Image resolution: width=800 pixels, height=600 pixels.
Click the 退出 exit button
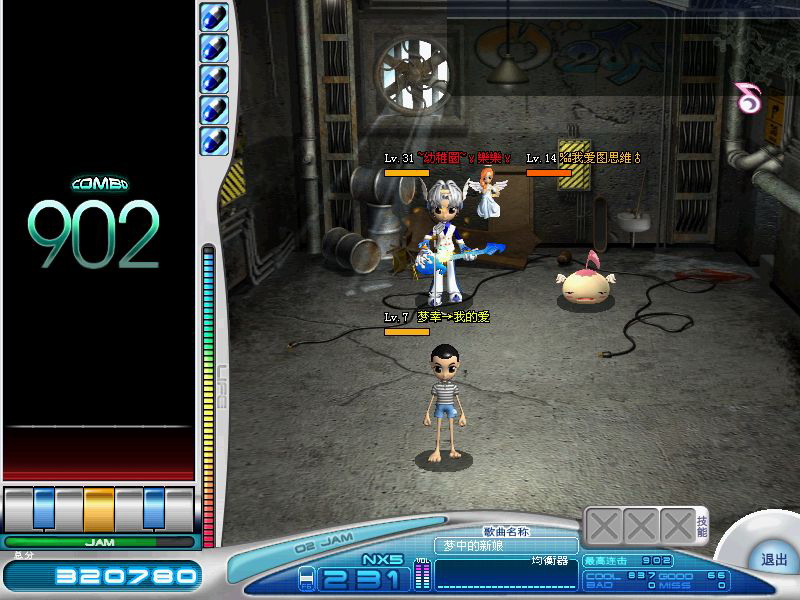pos(774,560)
